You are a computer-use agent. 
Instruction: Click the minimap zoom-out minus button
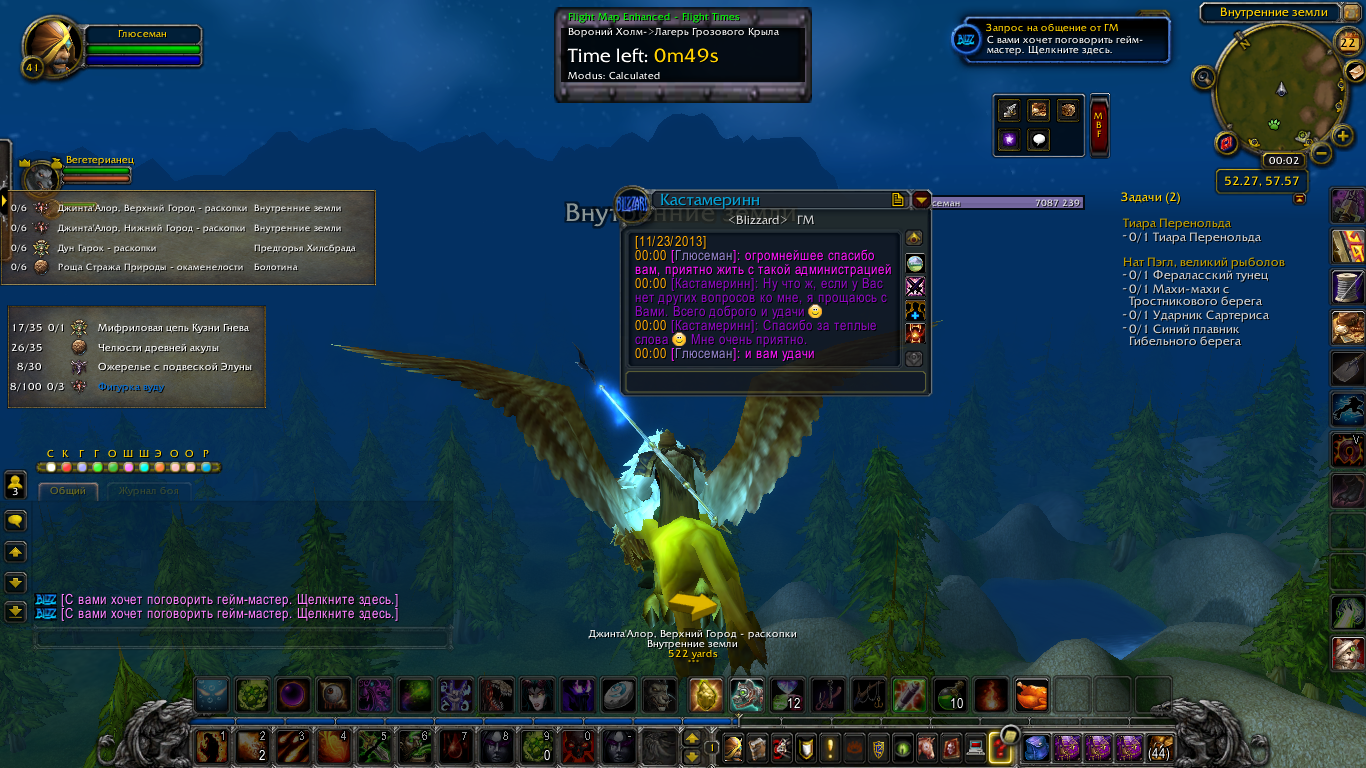tap(1320, 154)
